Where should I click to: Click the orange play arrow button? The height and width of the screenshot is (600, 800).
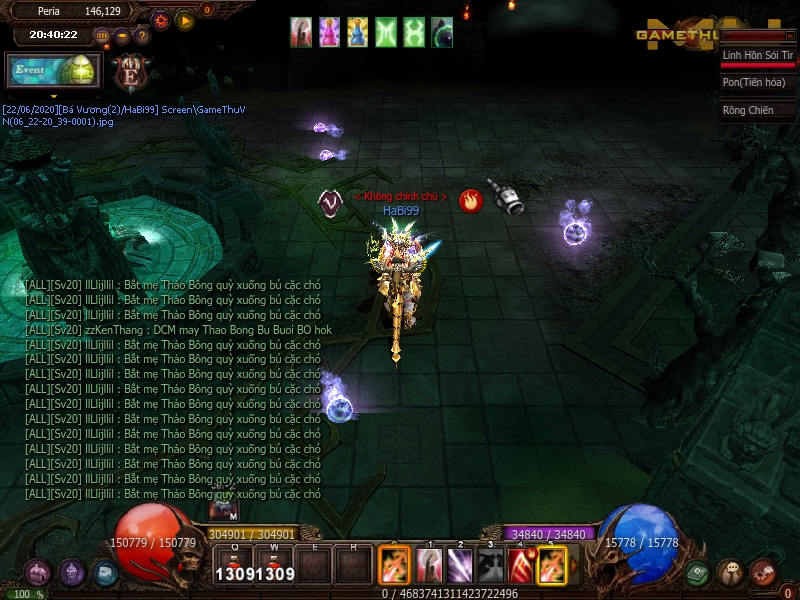[185, 20]
